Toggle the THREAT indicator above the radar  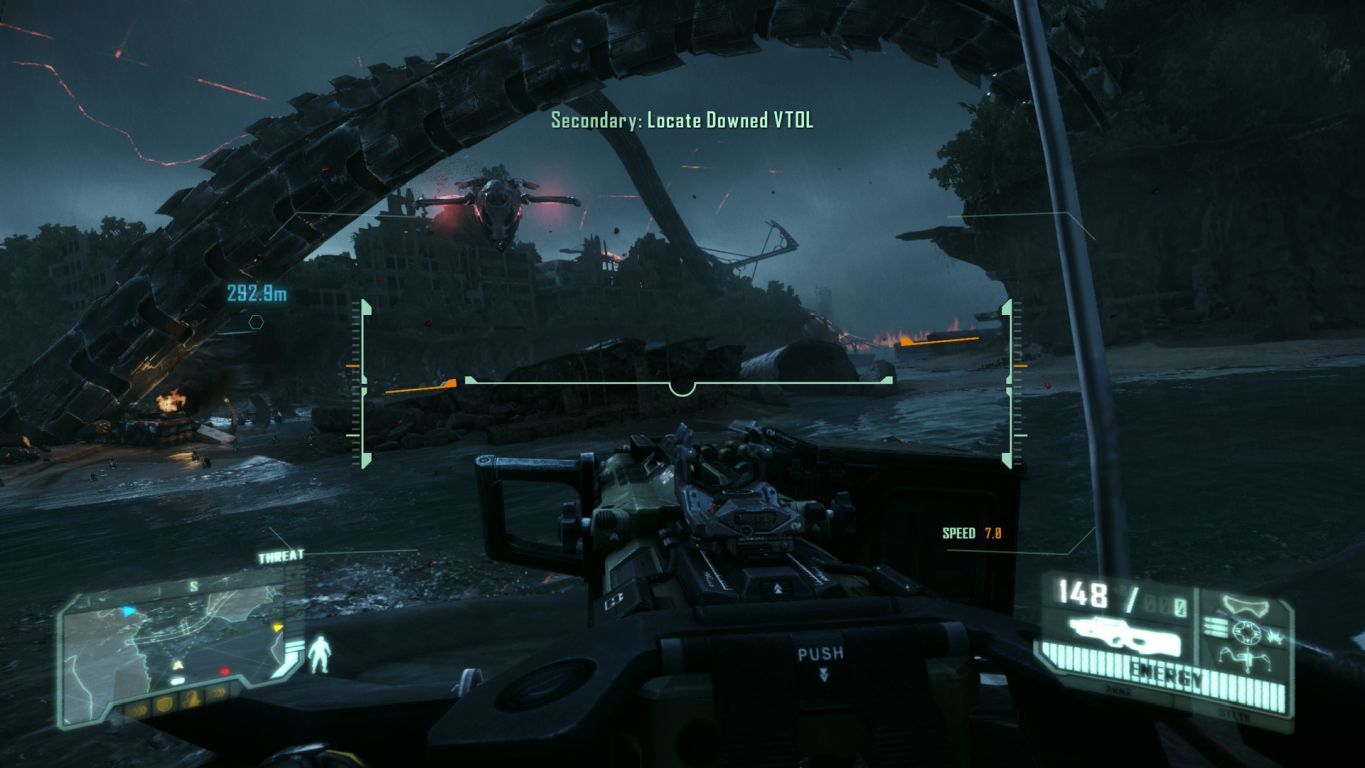coord(281,556)
